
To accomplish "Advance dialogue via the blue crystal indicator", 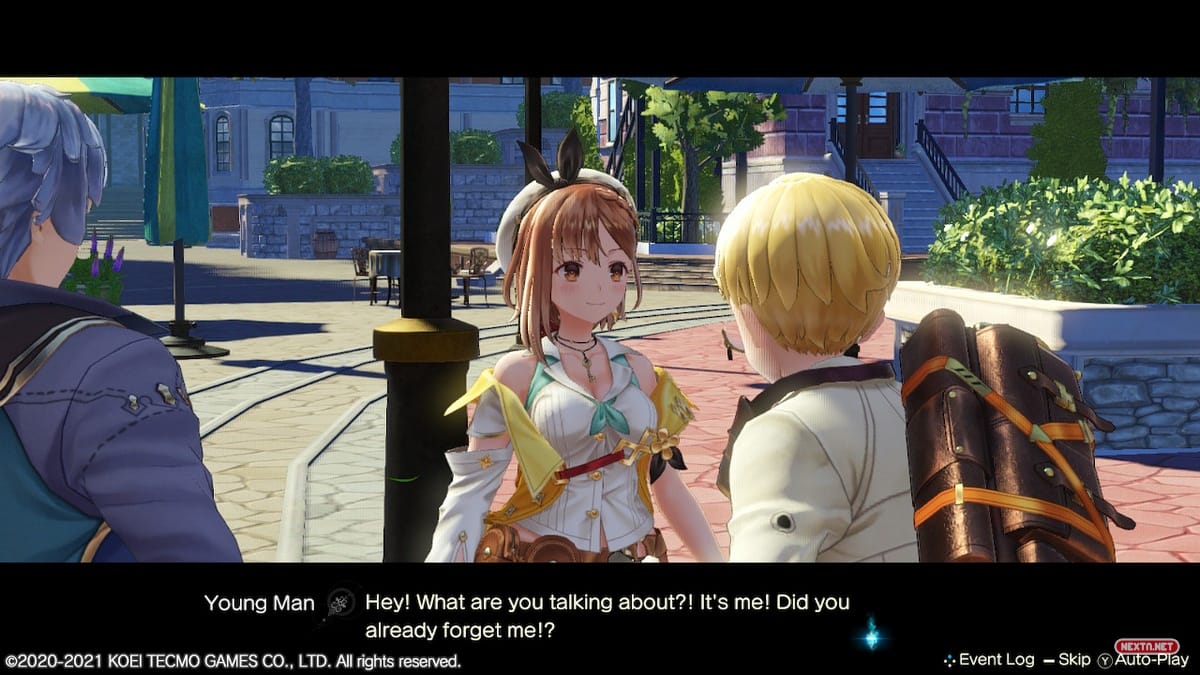I will click(x=870, y=632).
